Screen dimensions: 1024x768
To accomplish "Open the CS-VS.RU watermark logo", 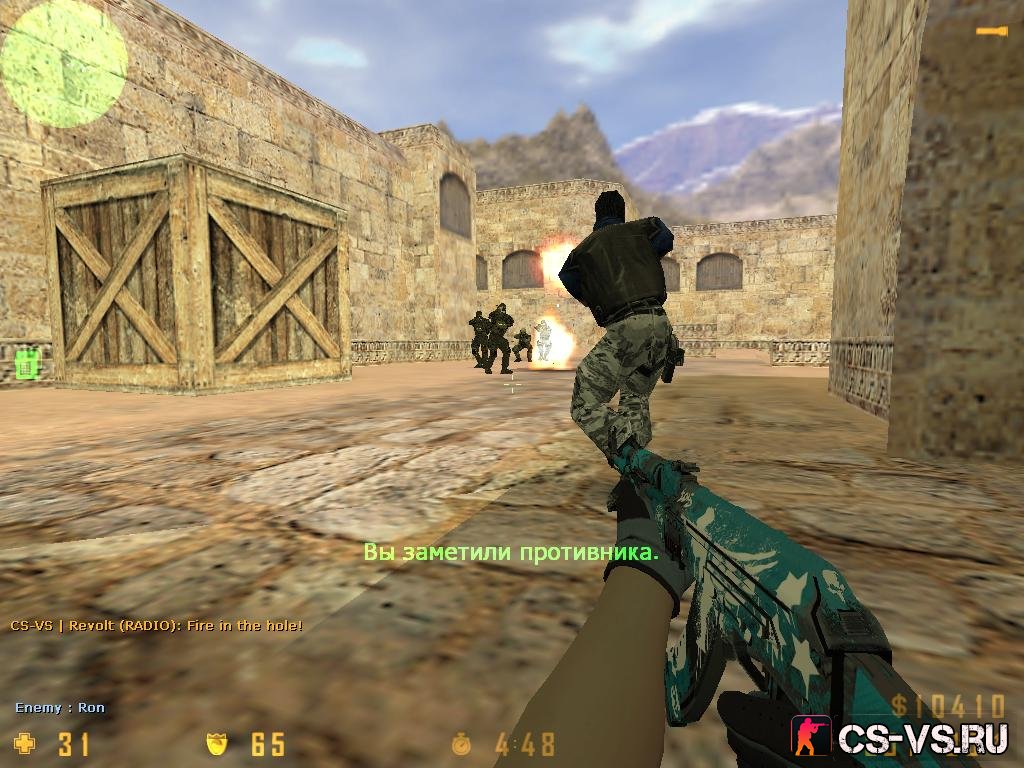I will tap(900, 738).
